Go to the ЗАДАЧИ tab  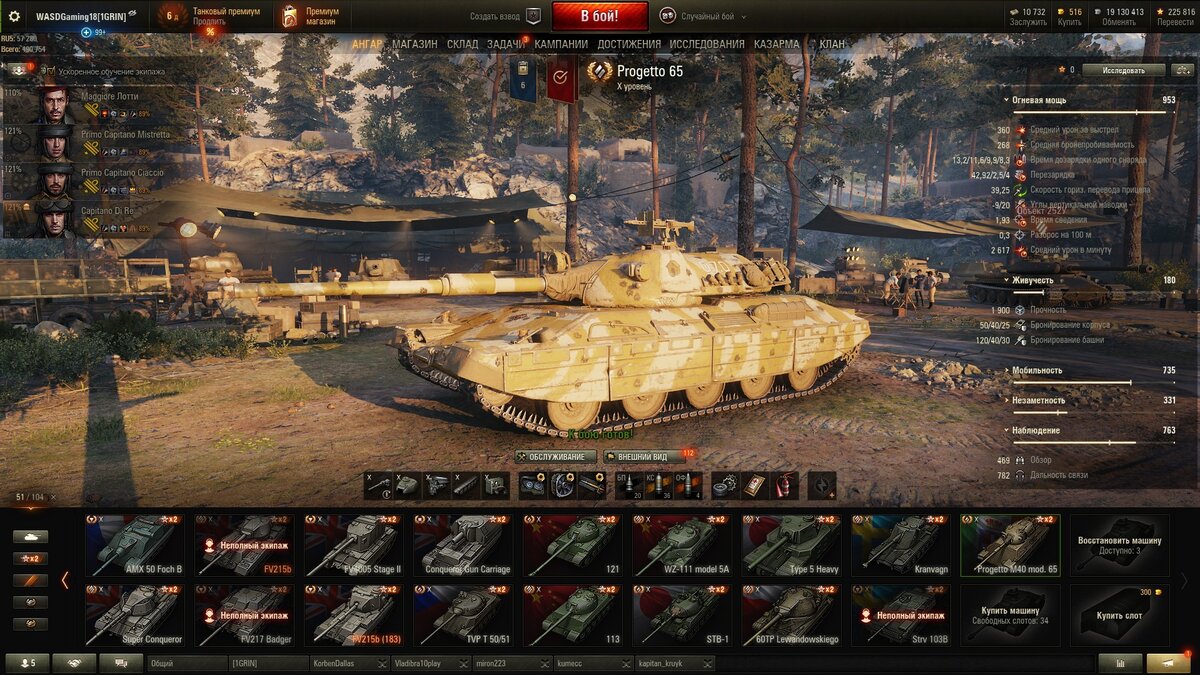506,44
